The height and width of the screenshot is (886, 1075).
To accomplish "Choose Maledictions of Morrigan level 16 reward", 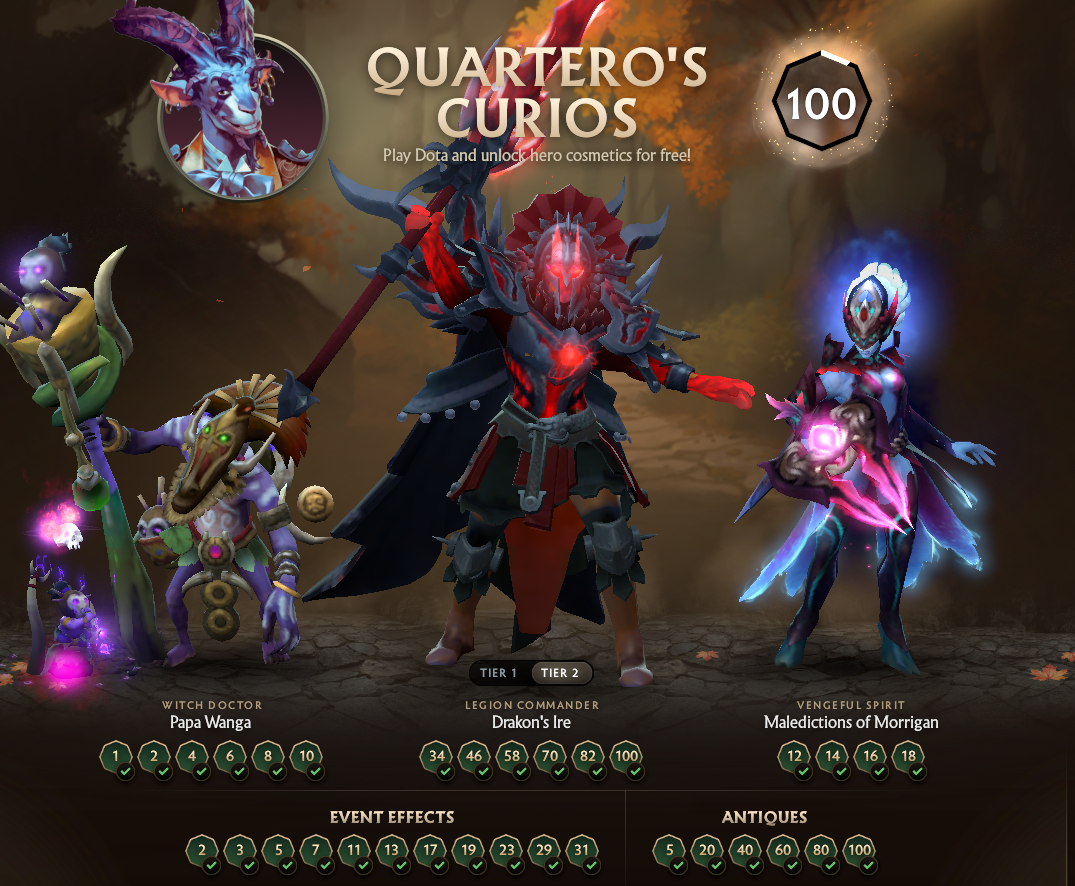I will coord(870,757).
